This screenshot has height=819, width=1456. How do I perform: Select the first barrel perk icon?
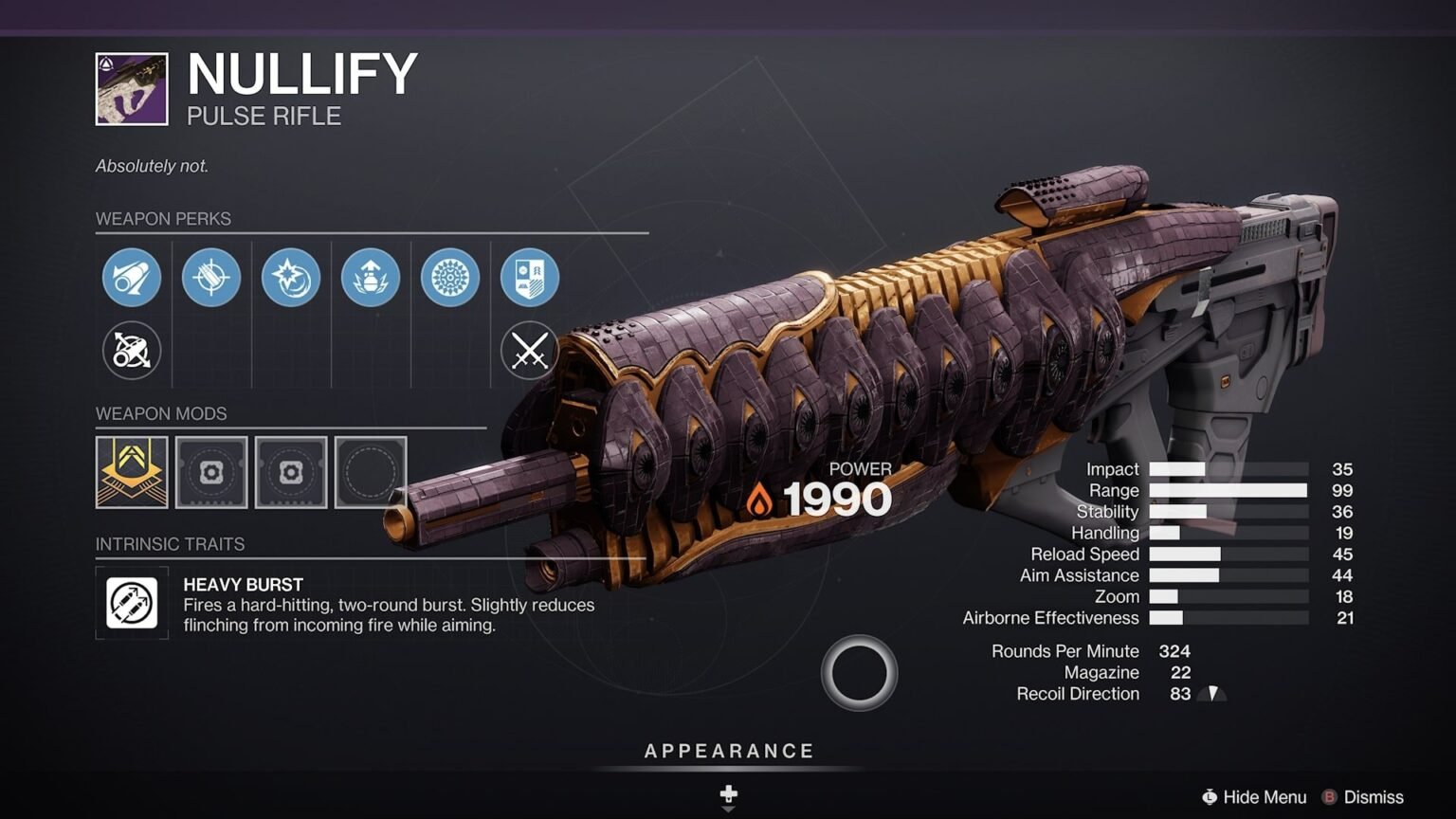[131, 278]
